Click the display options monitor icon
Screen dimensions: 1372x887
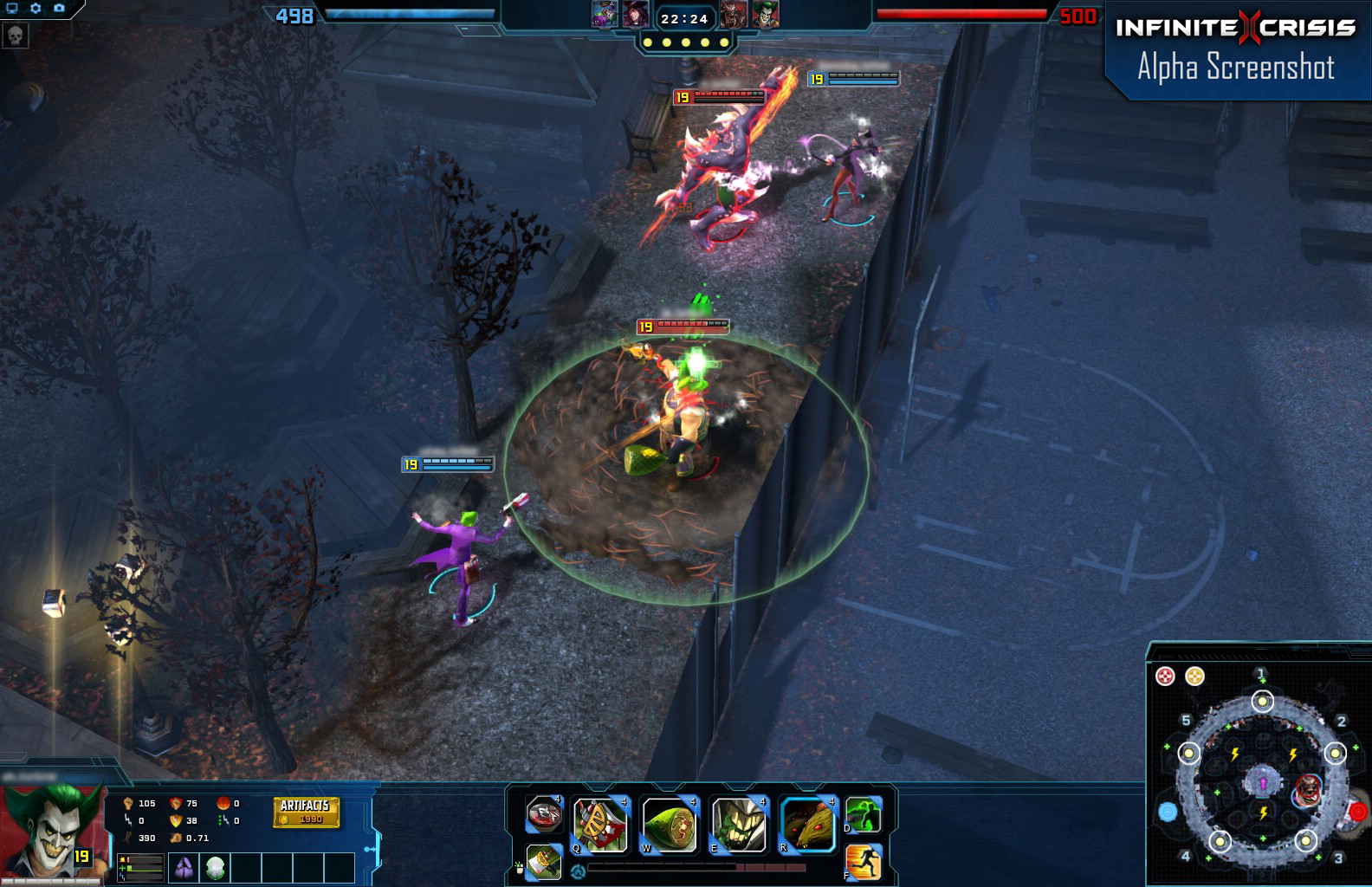point(12,8)
